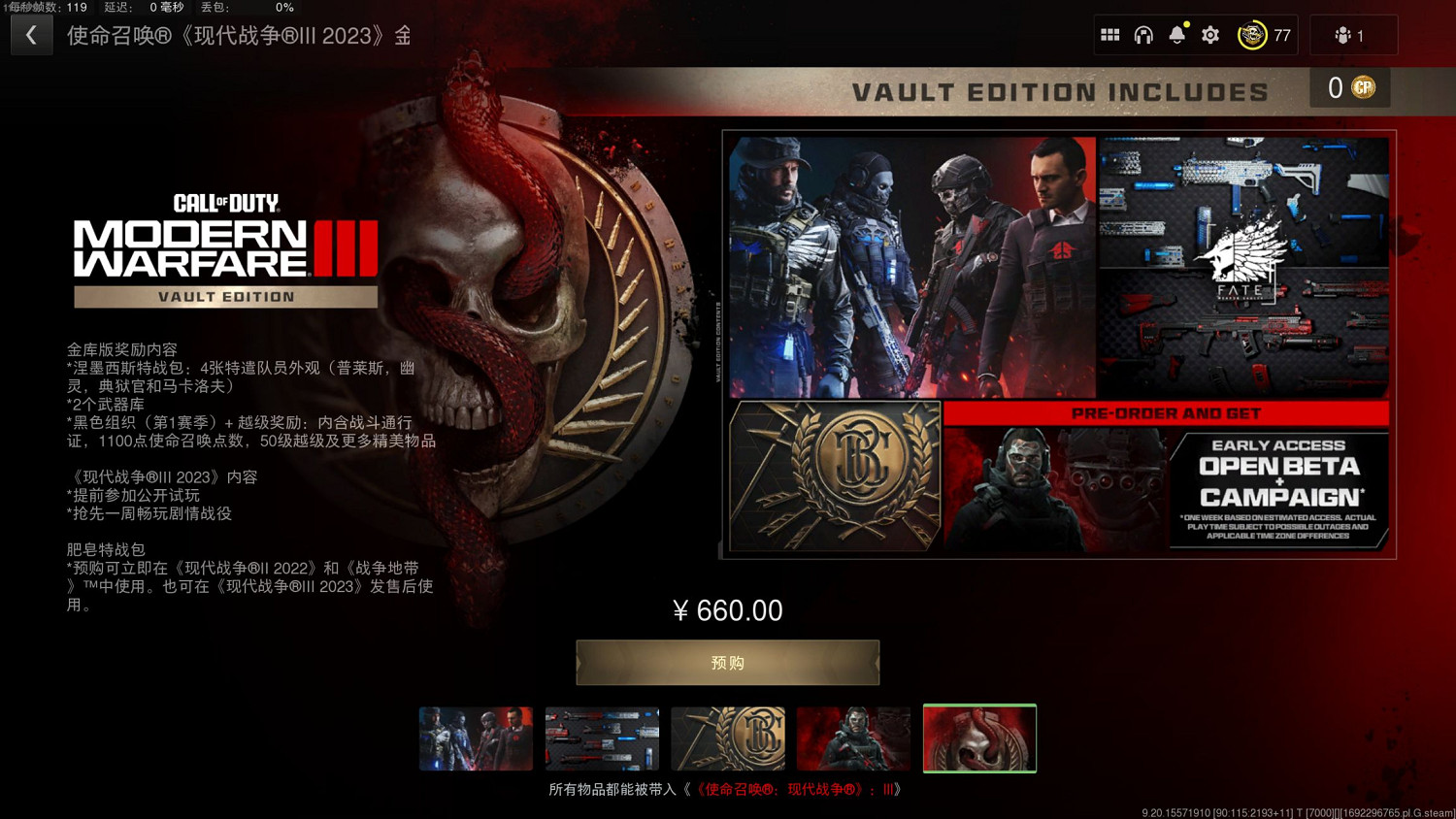The width and height of the screenshot is (1456, 819).
Task: Select the red snake skull thumbnail
Action: [x=979, y=737]
